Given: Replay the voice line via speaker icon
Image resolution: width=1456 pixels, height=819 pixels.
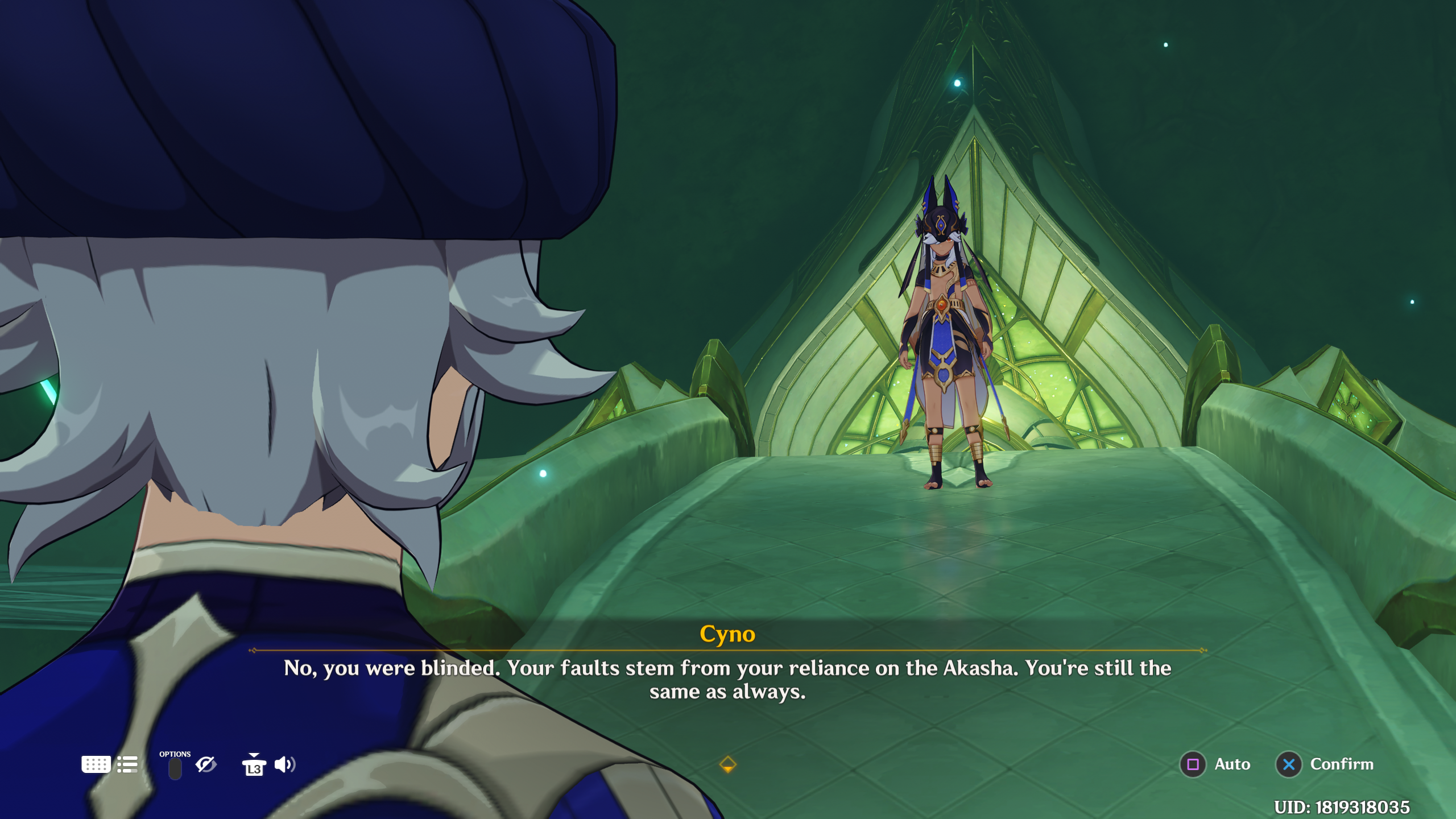Looking at the screenshot, I should [285, 764].
